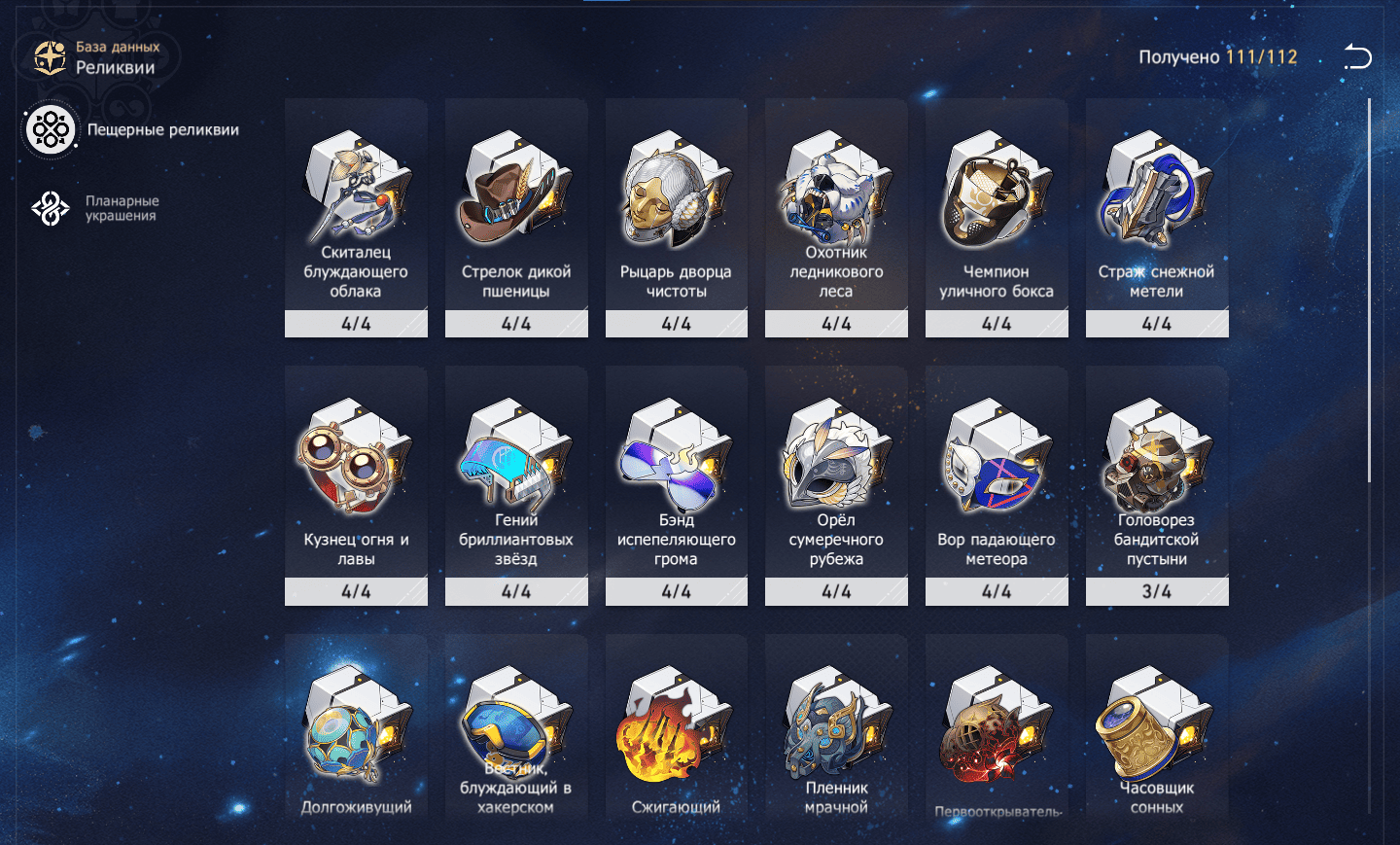Select the Чемпион уличного бокса set
1400x845 pixels.
click(x=997, y=218)
